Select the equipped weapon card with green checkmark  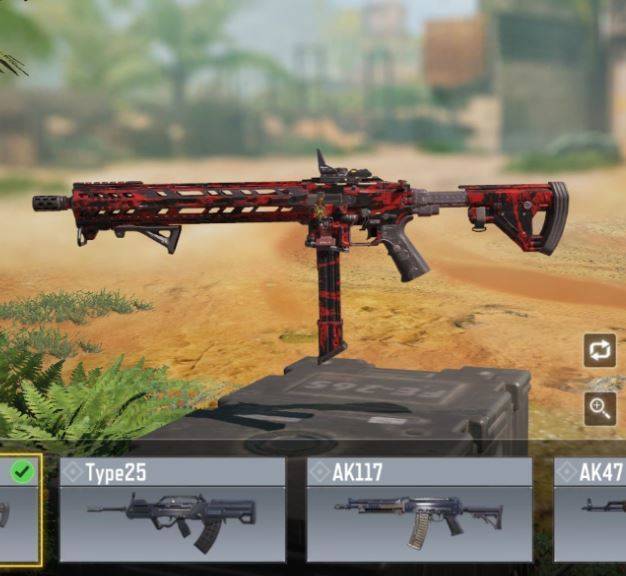click(20, 510)
